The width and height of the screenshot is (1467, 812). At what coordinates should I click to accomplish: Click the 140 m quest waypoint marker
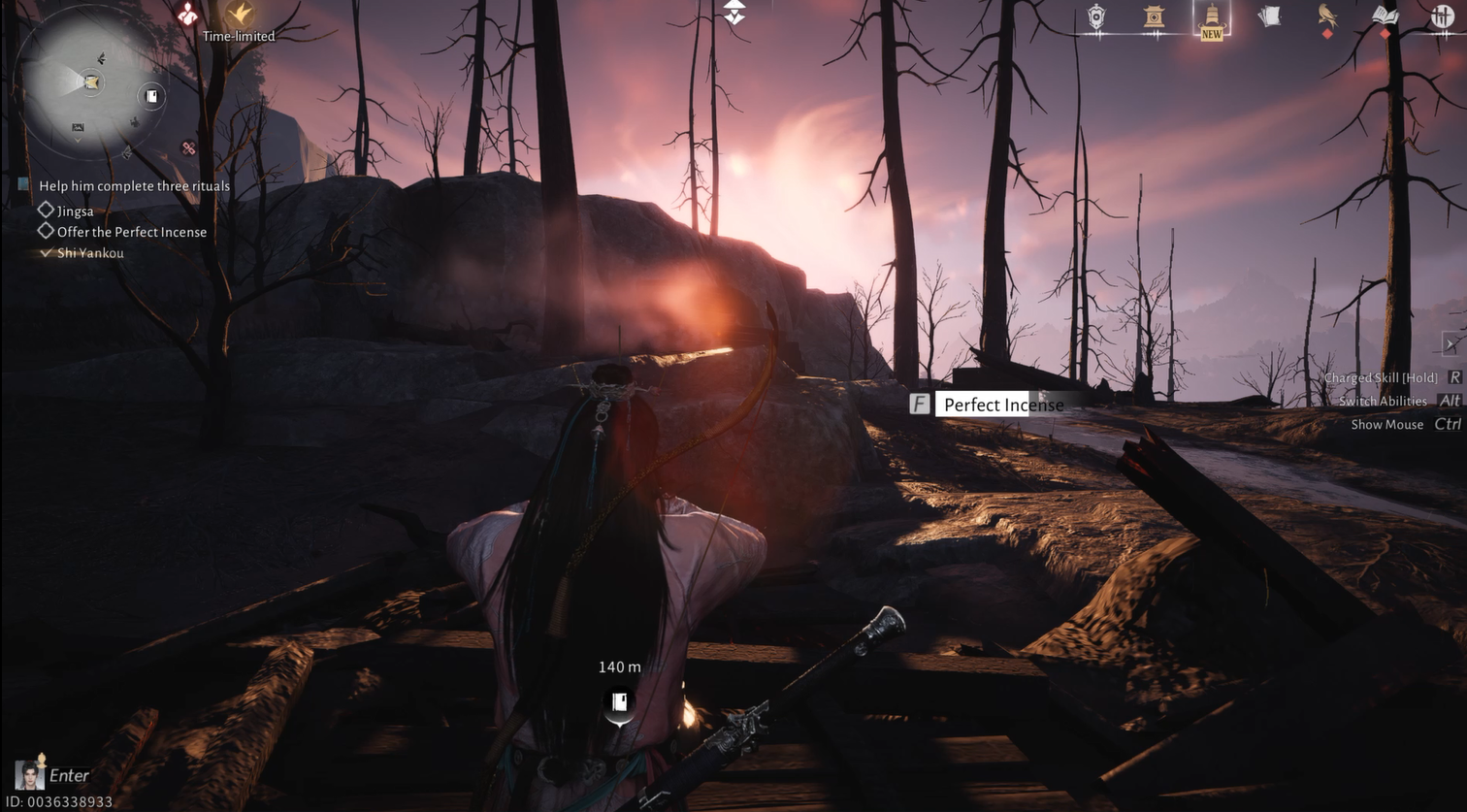(x=619, y=702)
